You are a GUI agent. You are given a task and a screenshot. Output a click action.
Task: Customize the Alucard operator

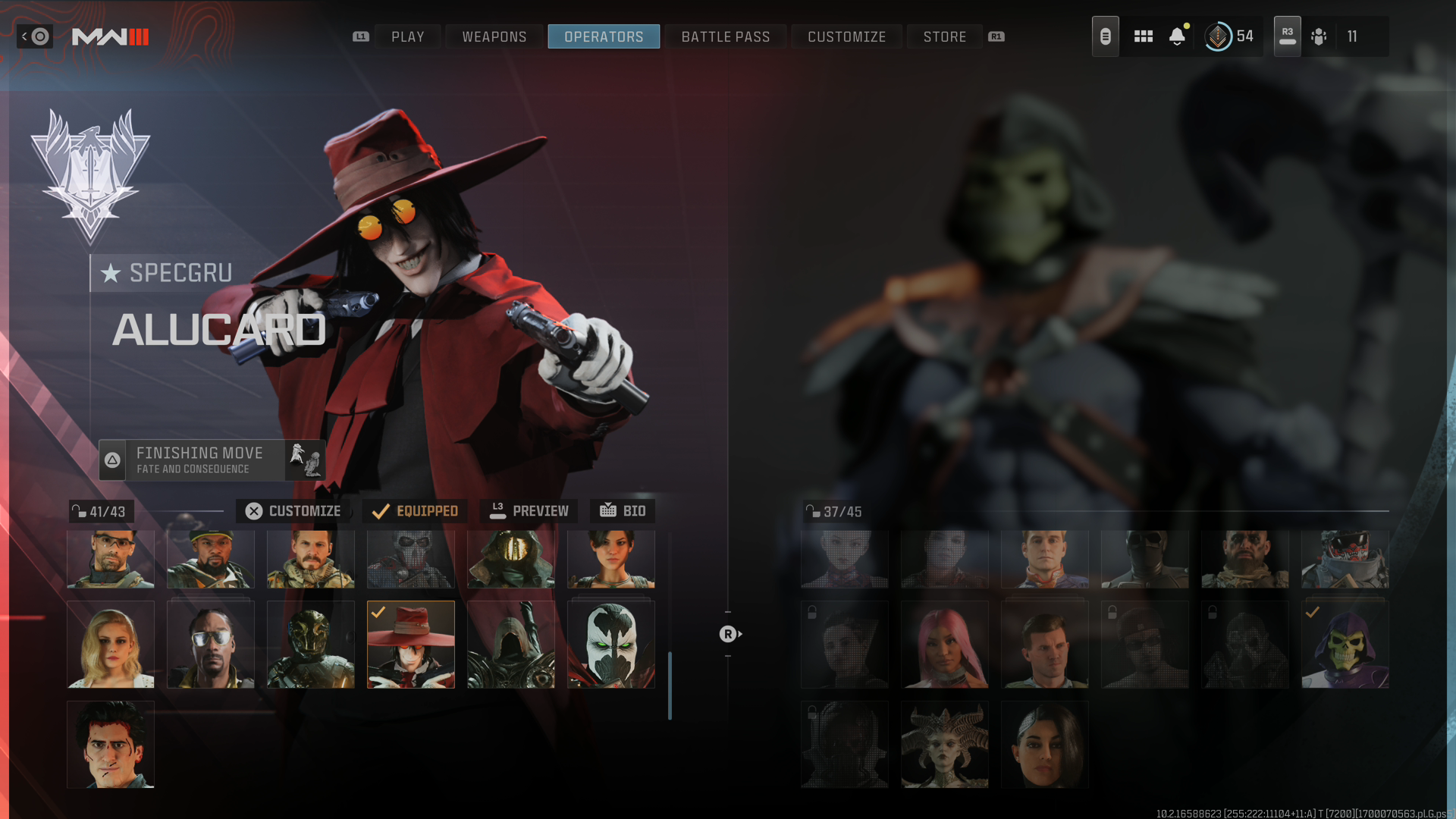(x=293, y=511)
